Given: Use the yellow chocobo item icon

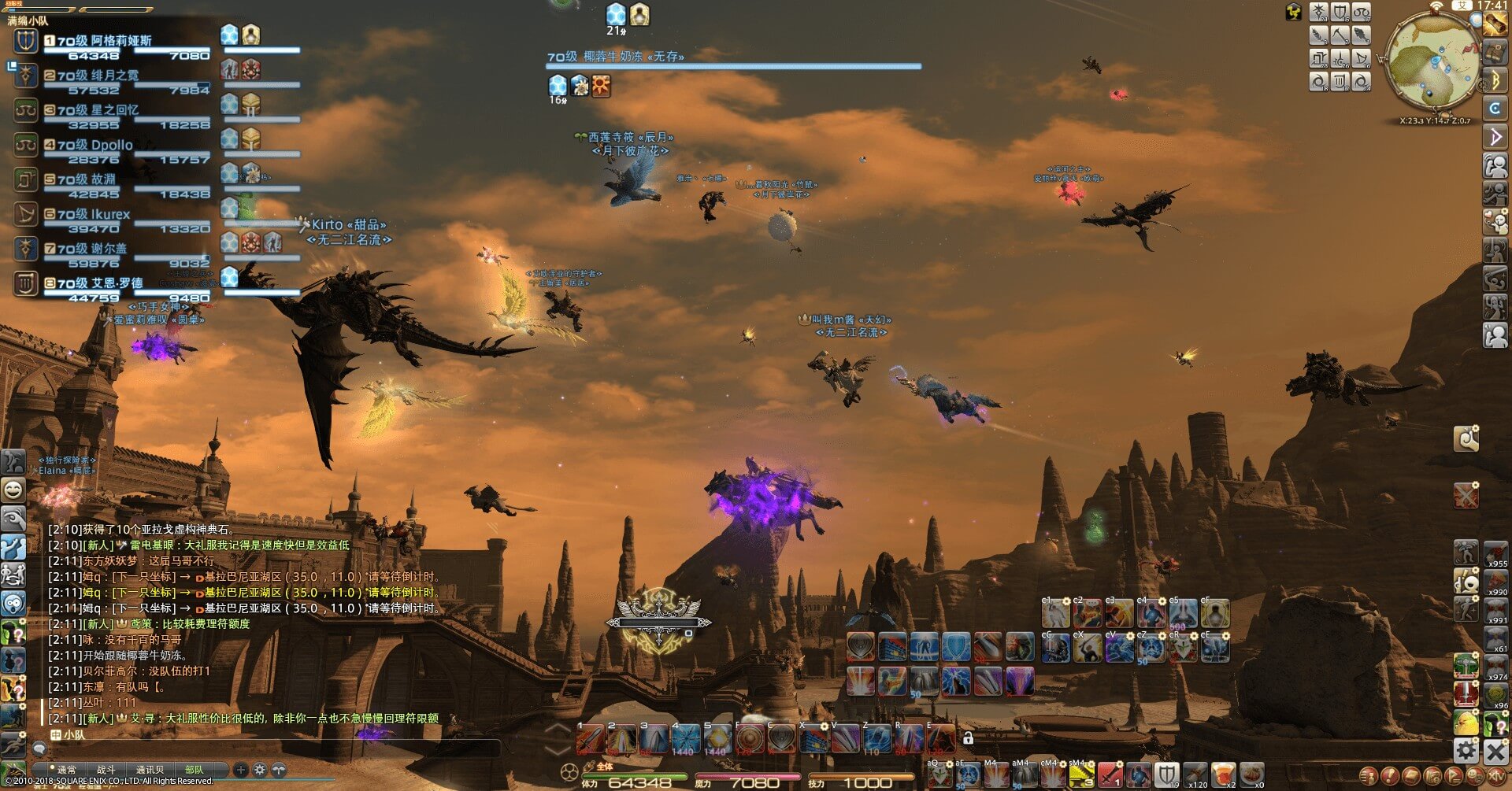Looking at the screenshot, I should (1466, 722).
